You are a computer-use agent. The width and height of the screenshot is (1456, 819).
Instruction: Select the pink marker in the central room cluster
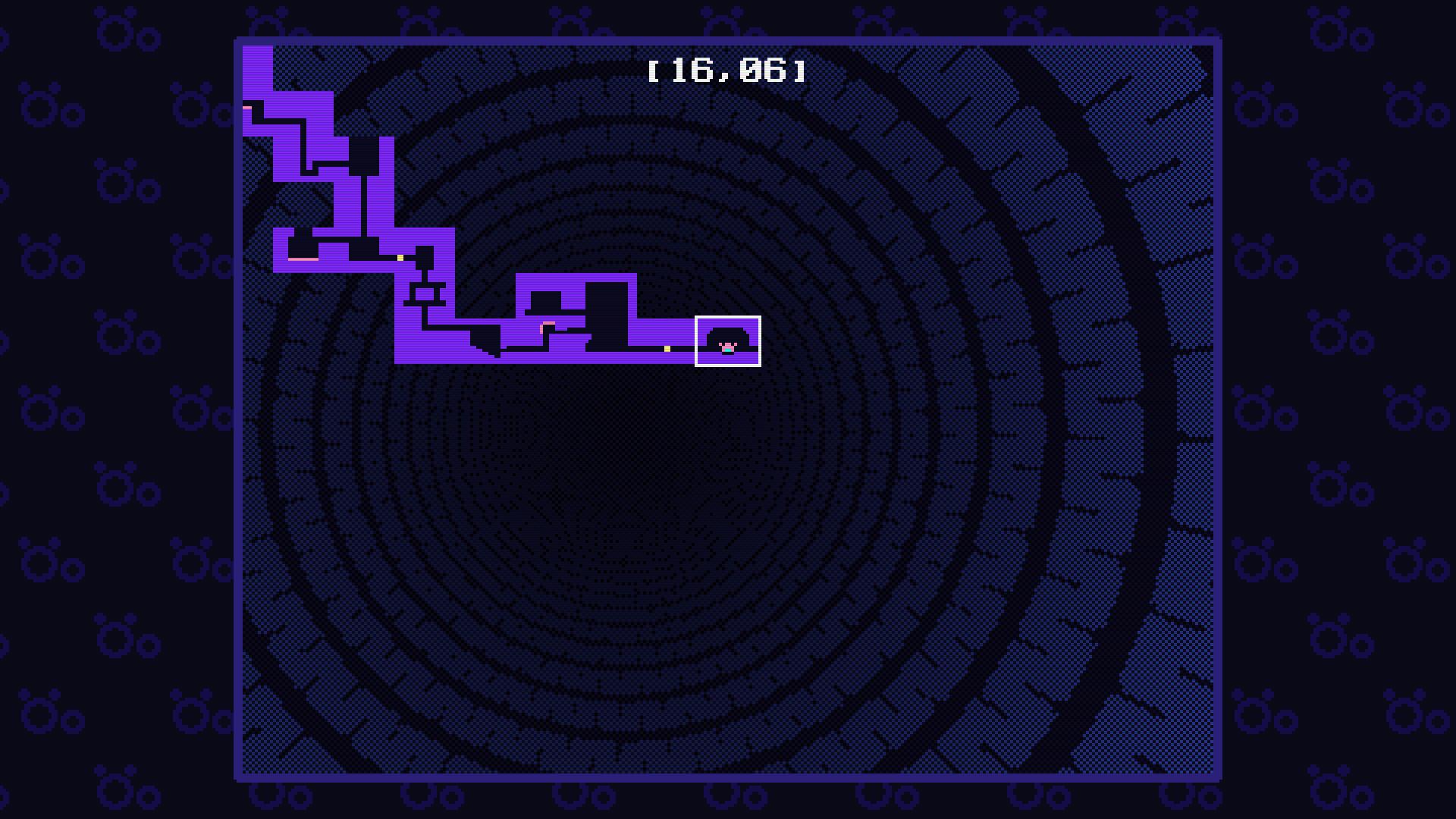pos(548,323)
